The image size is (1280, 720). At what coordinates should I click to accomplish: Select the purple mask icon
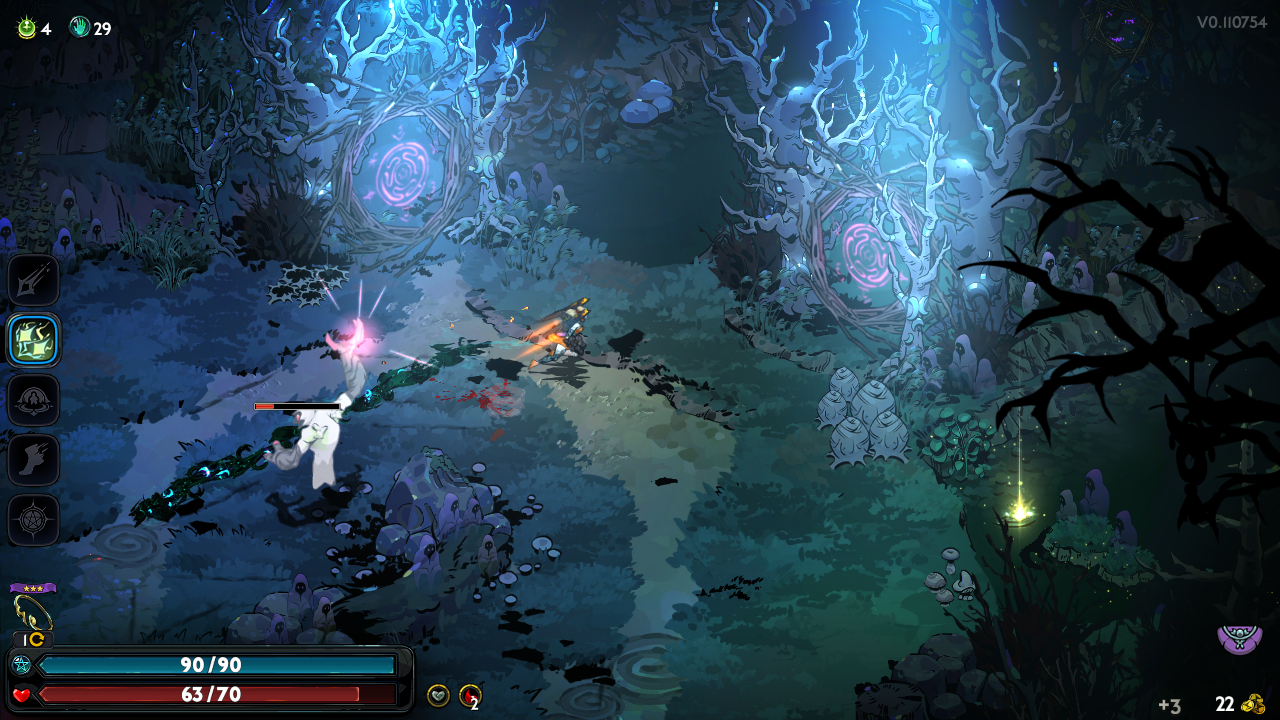click(1239, 638)
